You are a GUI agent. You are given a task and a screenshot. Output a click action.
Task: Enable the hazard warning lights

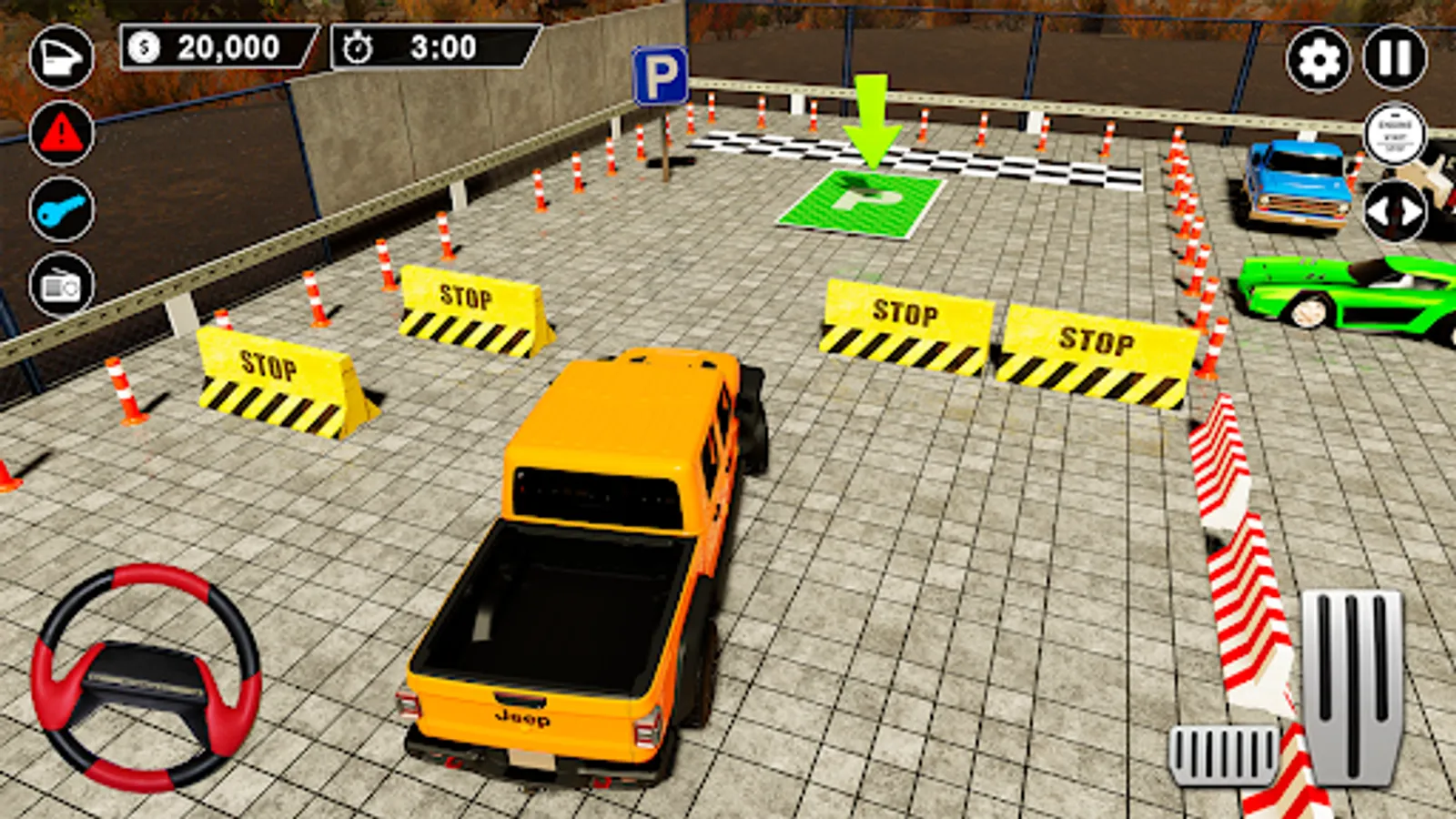point(60,135)
